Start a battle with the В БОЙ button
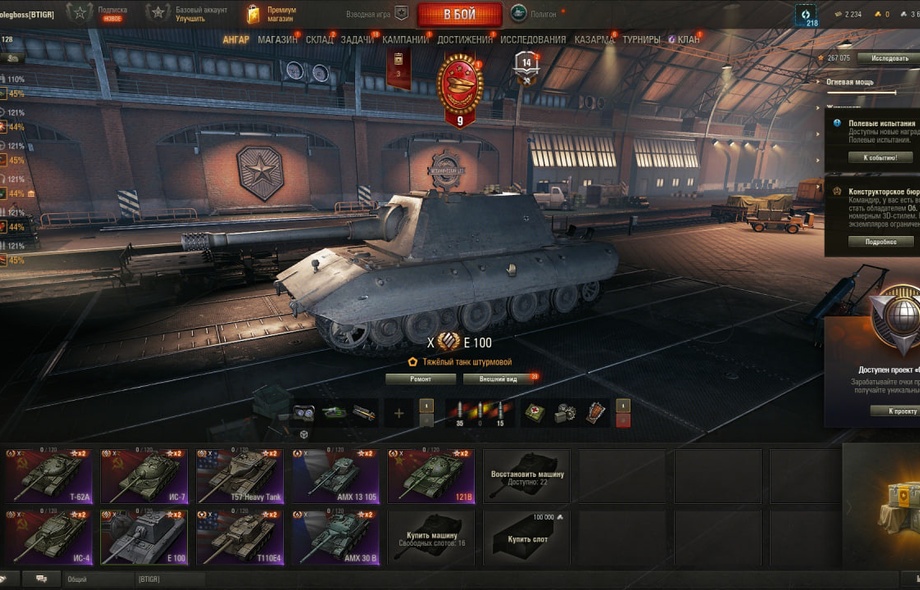 click(x=459, y=14)
